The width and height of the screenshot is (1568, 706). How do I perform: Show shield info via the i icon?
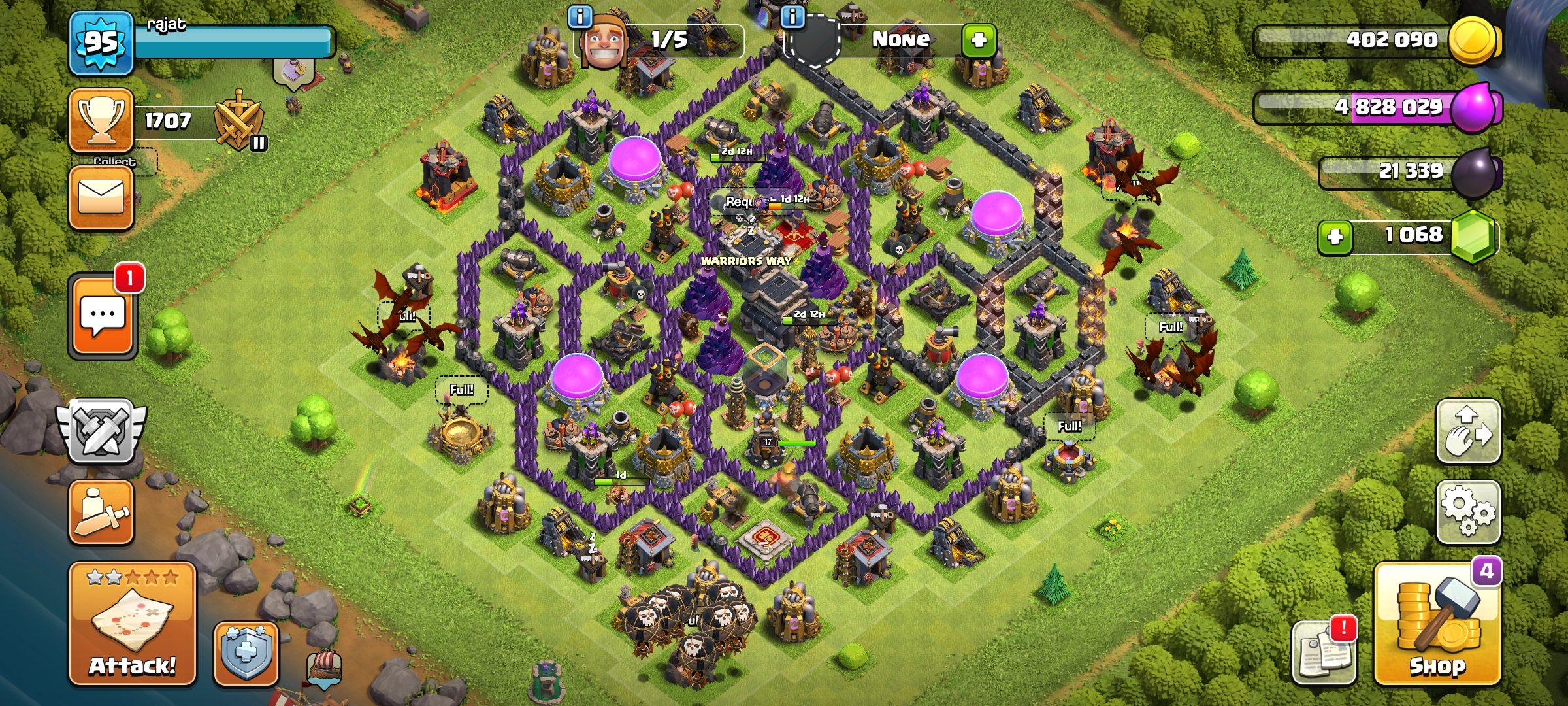792,16
